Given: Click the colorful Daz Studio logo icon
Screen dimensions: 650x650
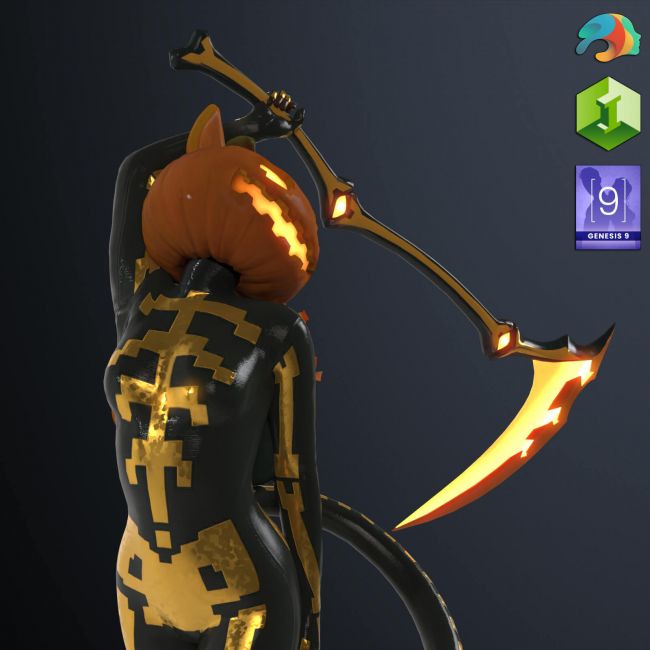Looking at the screenshot, I should pyautogui.click(x=607, y=39).
